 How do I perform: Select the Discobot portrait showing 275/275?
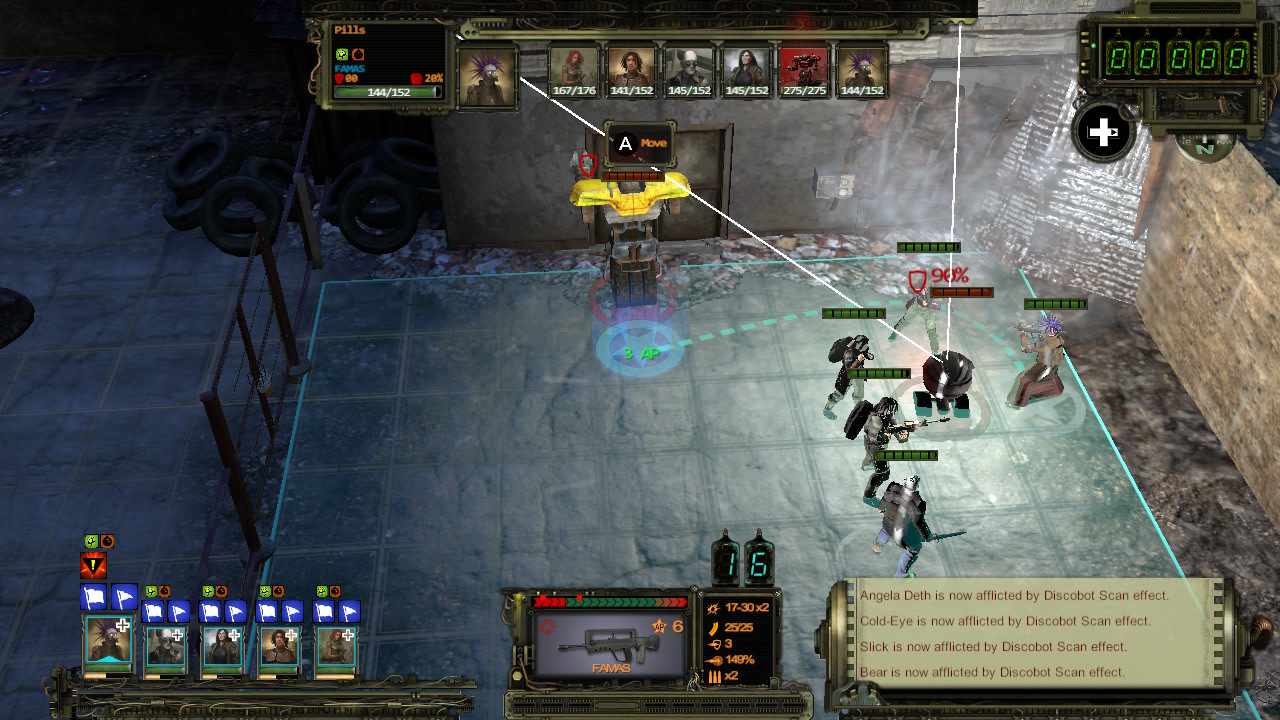coord(804,68)
